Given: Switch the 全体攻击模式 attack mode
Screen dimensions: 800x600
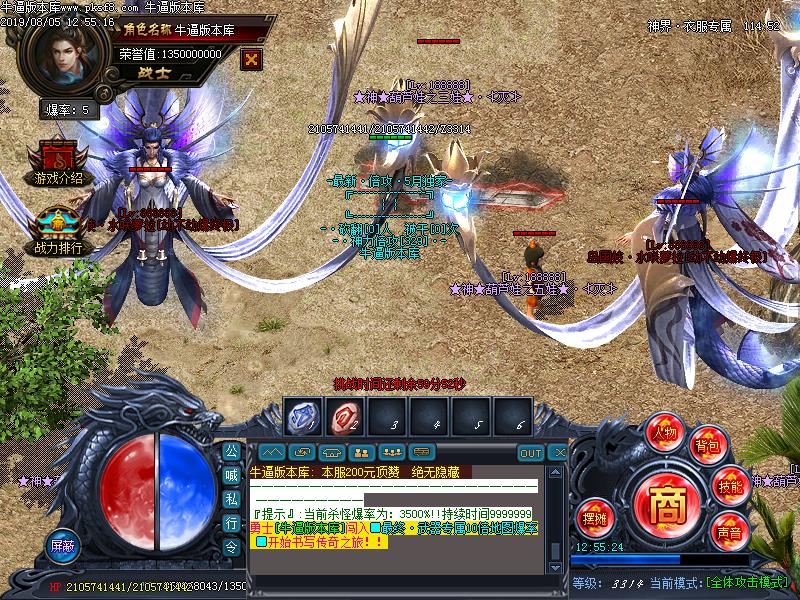Looking at the screenshot, I should pos(747,582).
